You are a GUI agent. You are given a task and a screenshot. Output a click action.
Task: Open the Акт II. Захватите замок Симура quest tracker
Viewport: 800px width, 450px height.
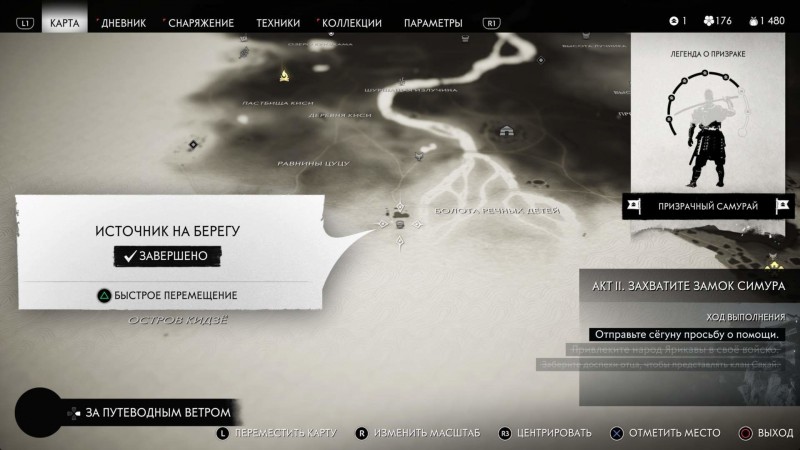689,286
